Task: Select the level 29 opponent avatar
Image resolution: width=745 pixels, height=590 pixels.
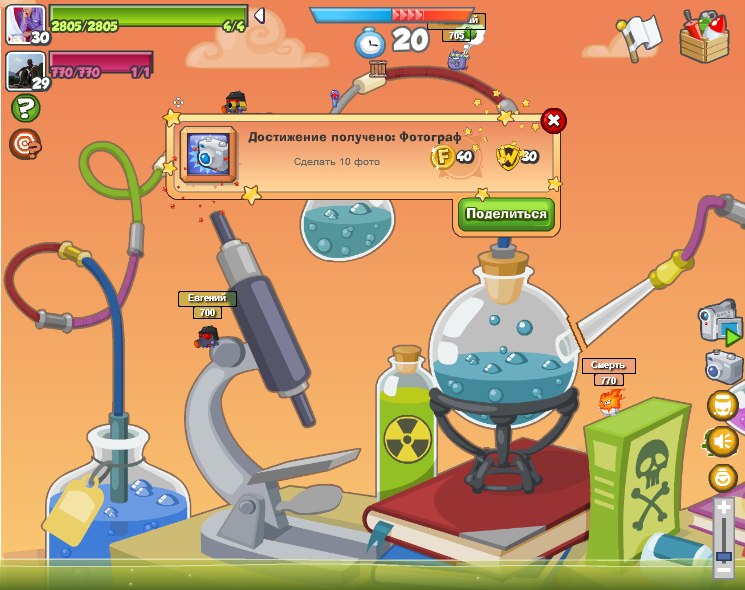Action: (x=25, y=70)
